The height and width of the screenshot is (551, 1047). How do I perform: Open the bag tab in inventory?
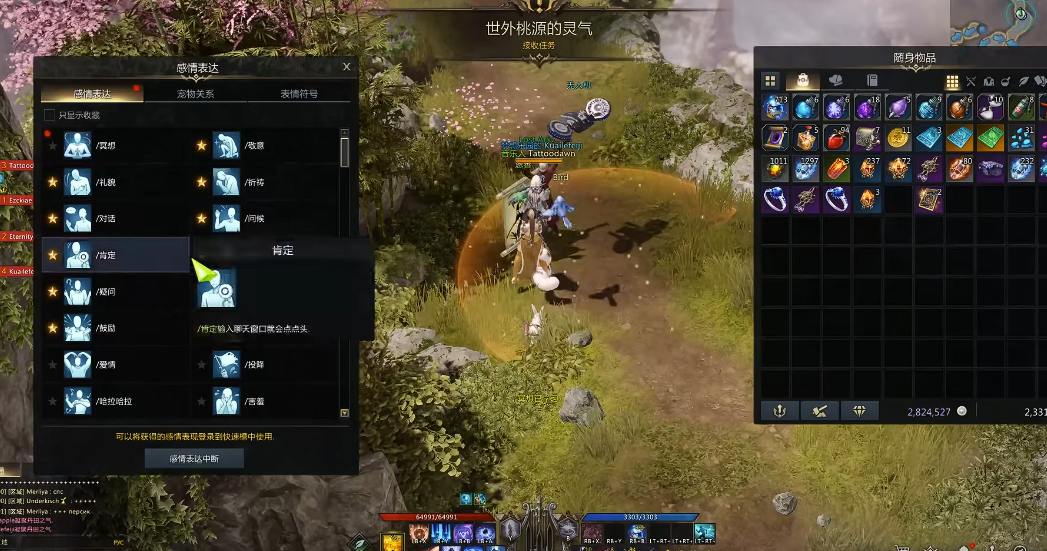pyautogui.click(x=802, y=81)
